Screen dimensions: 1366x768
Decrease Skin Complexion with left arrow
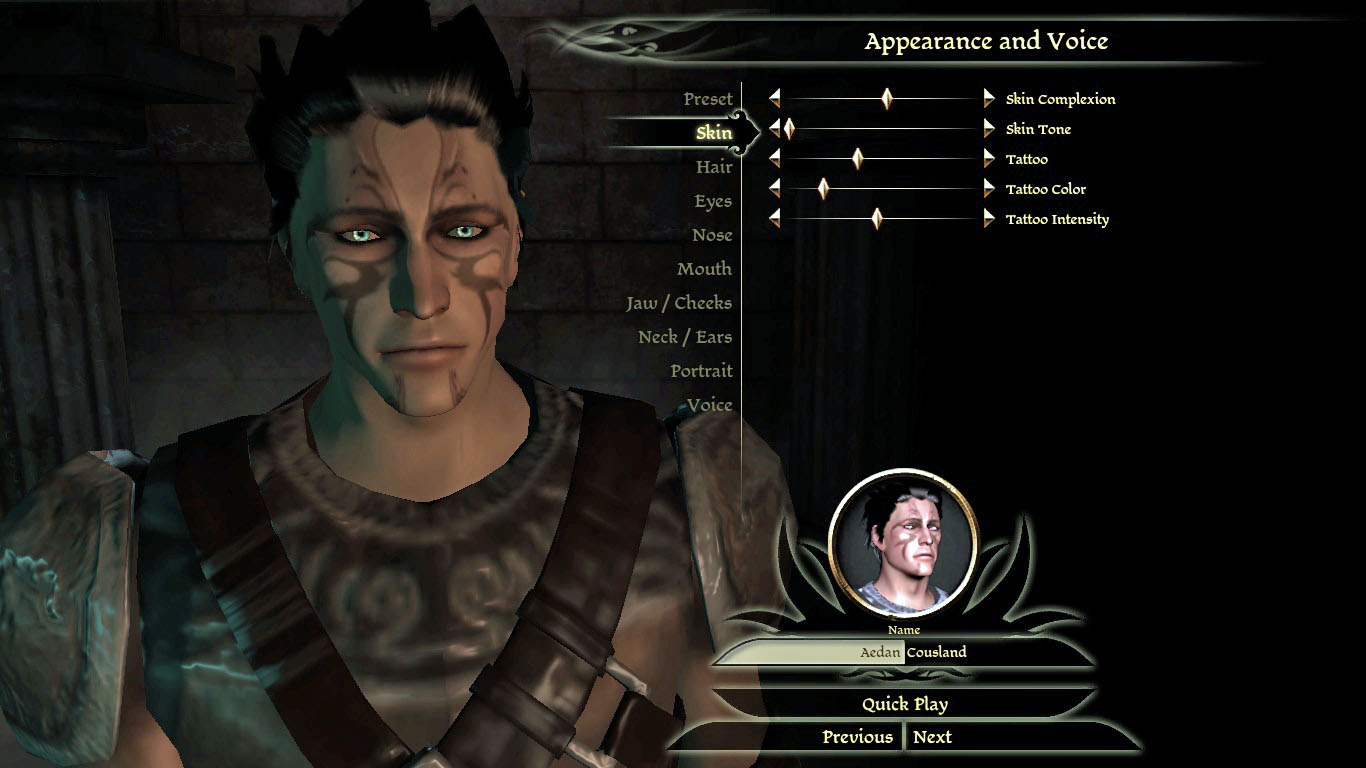774,98
